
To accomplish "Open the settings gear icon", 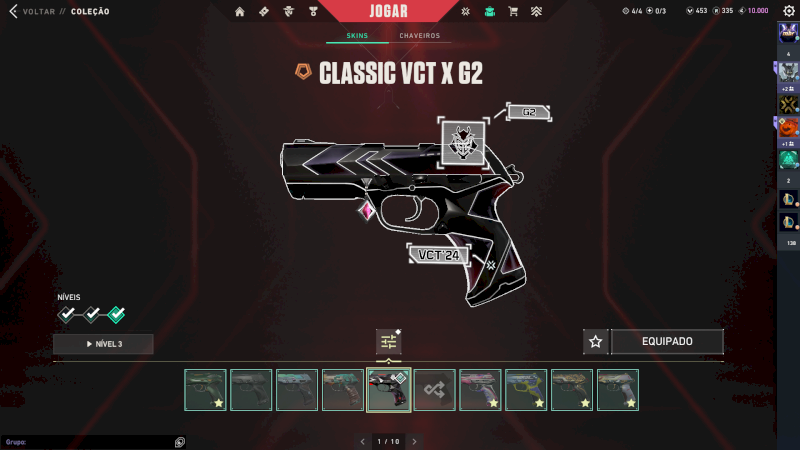I will (x=788, y=11).
